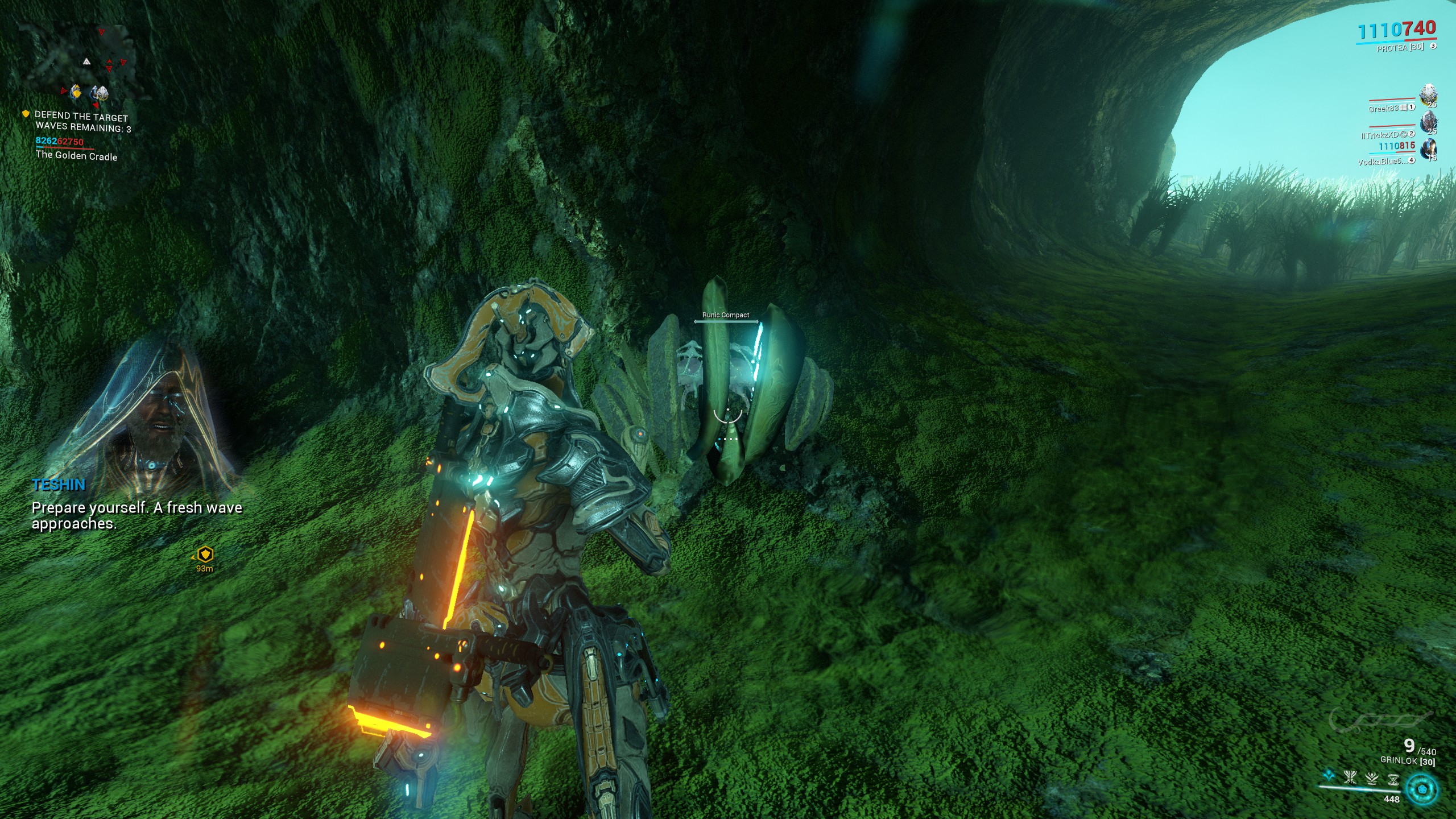Activate the hourglass Temporal Anchor ability
1456x819 pixels.
pyautogui.click(x=1392, y=780)
